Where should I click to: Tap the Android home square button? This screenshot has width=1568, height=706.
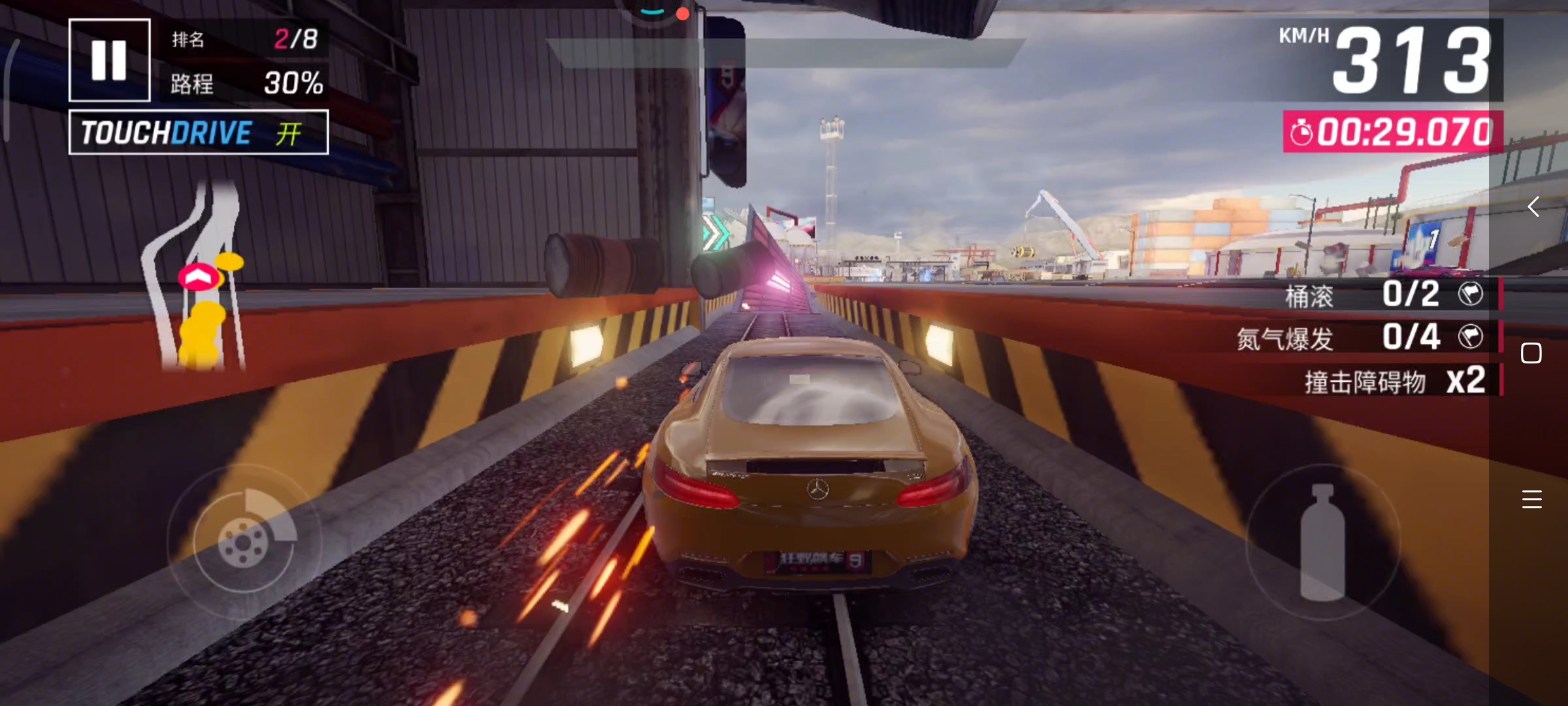(1531, 353)
